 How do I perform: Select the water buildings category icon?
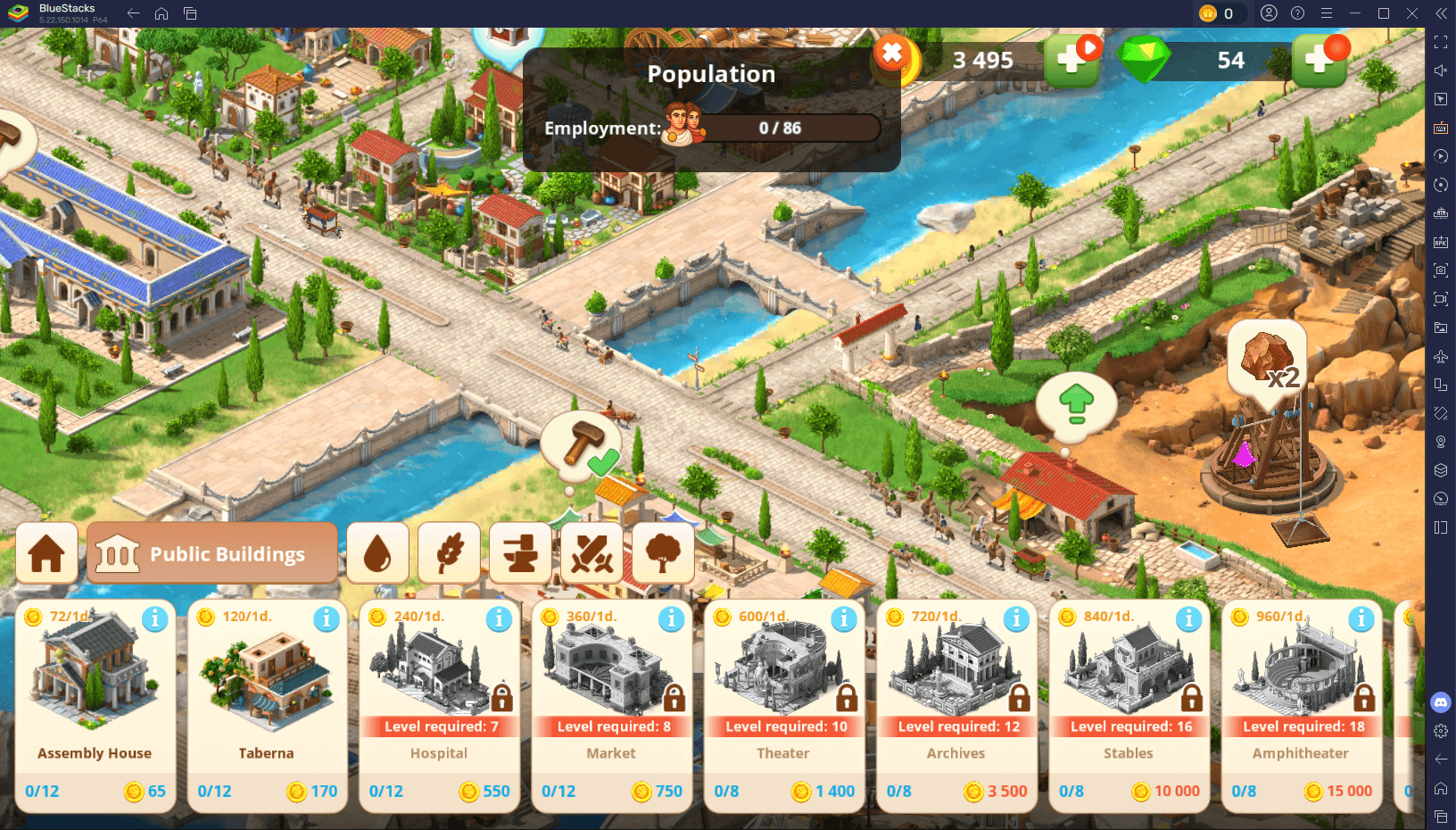(x=377, y=552)
